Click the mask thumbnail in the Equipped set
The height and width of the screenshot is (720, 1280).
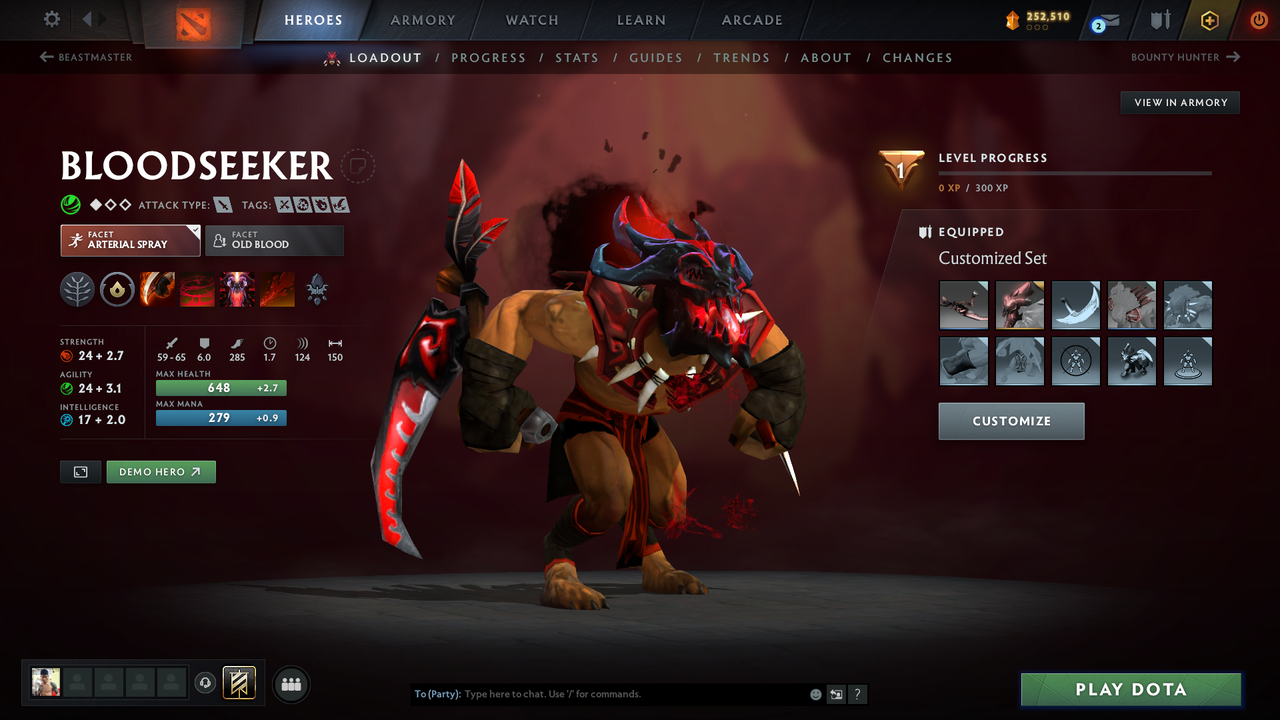1019,305
